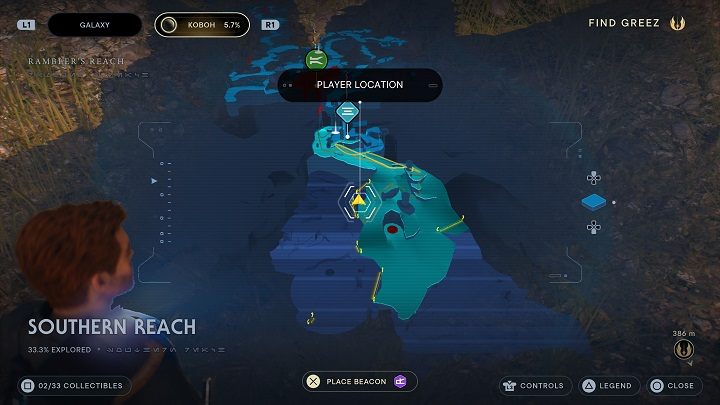Move down one map floor level

(x=593, y=227)
